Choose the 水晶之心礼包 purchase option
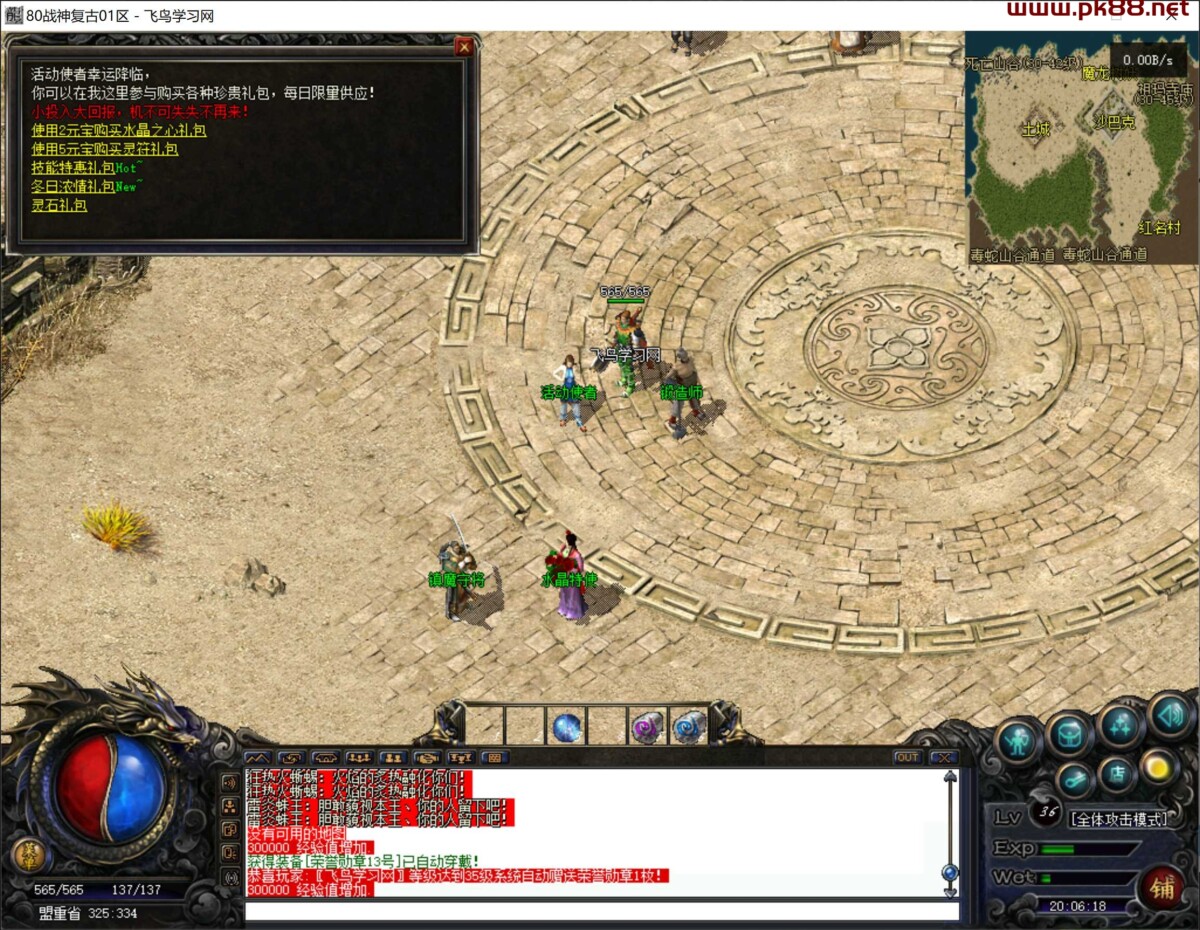The height and width of the screenshot is (930, 1200). tap(119, 130)
